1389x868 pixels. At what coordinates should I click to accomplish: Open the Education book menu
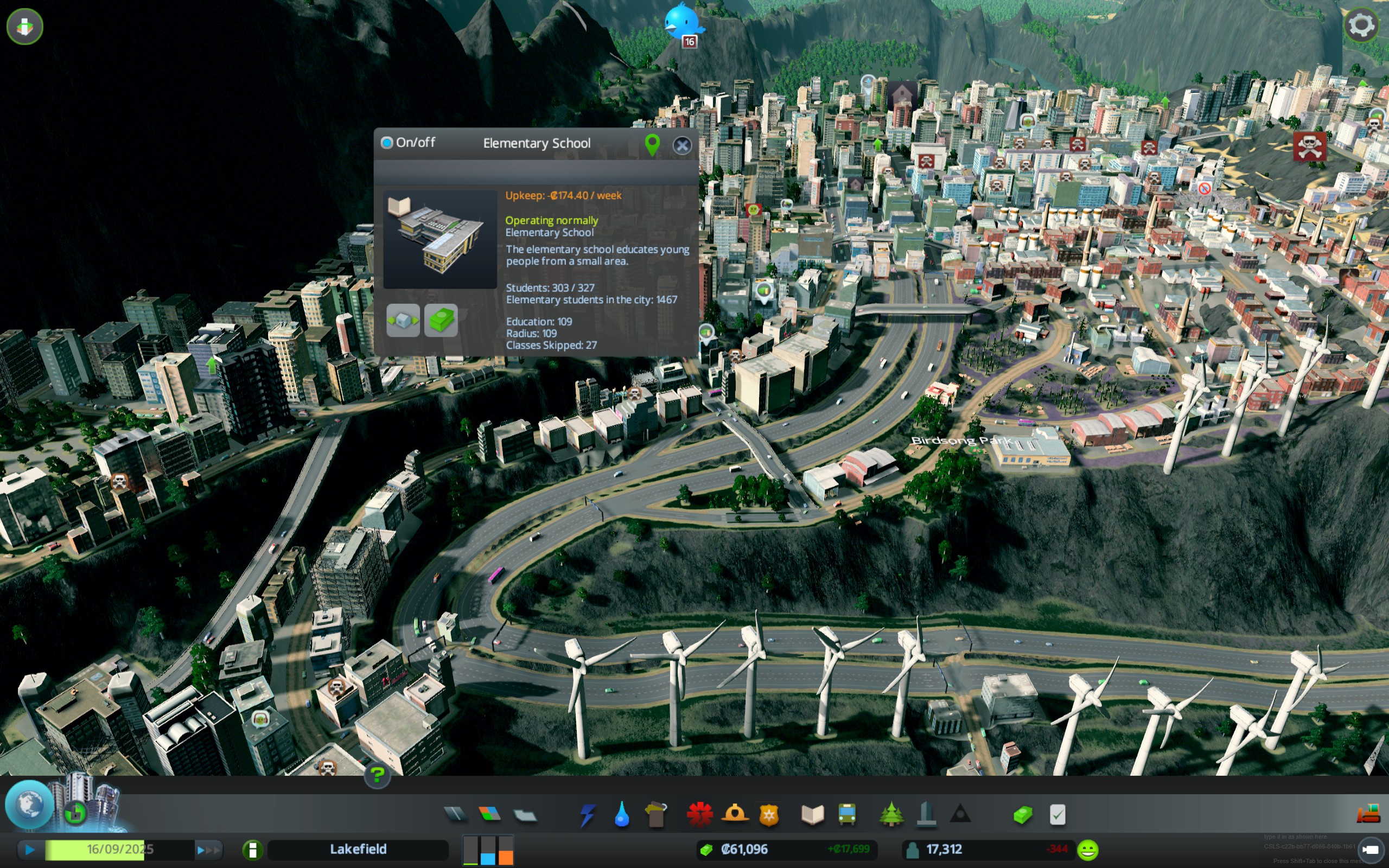tap(812, 815)
